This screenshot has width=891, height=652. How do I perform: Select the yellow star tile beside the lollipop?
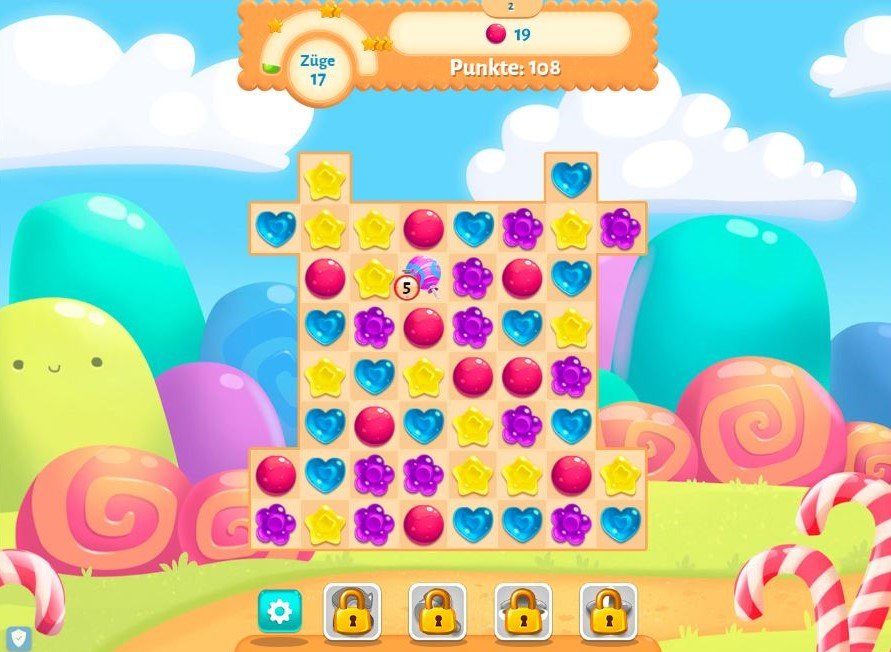374,278
